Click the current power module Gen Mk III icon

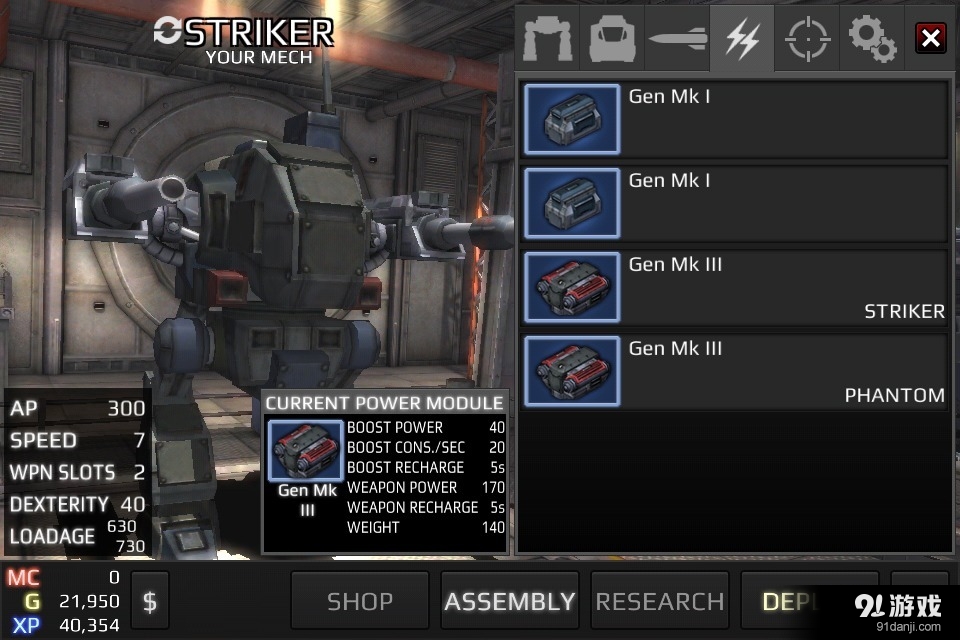[306, 452]
